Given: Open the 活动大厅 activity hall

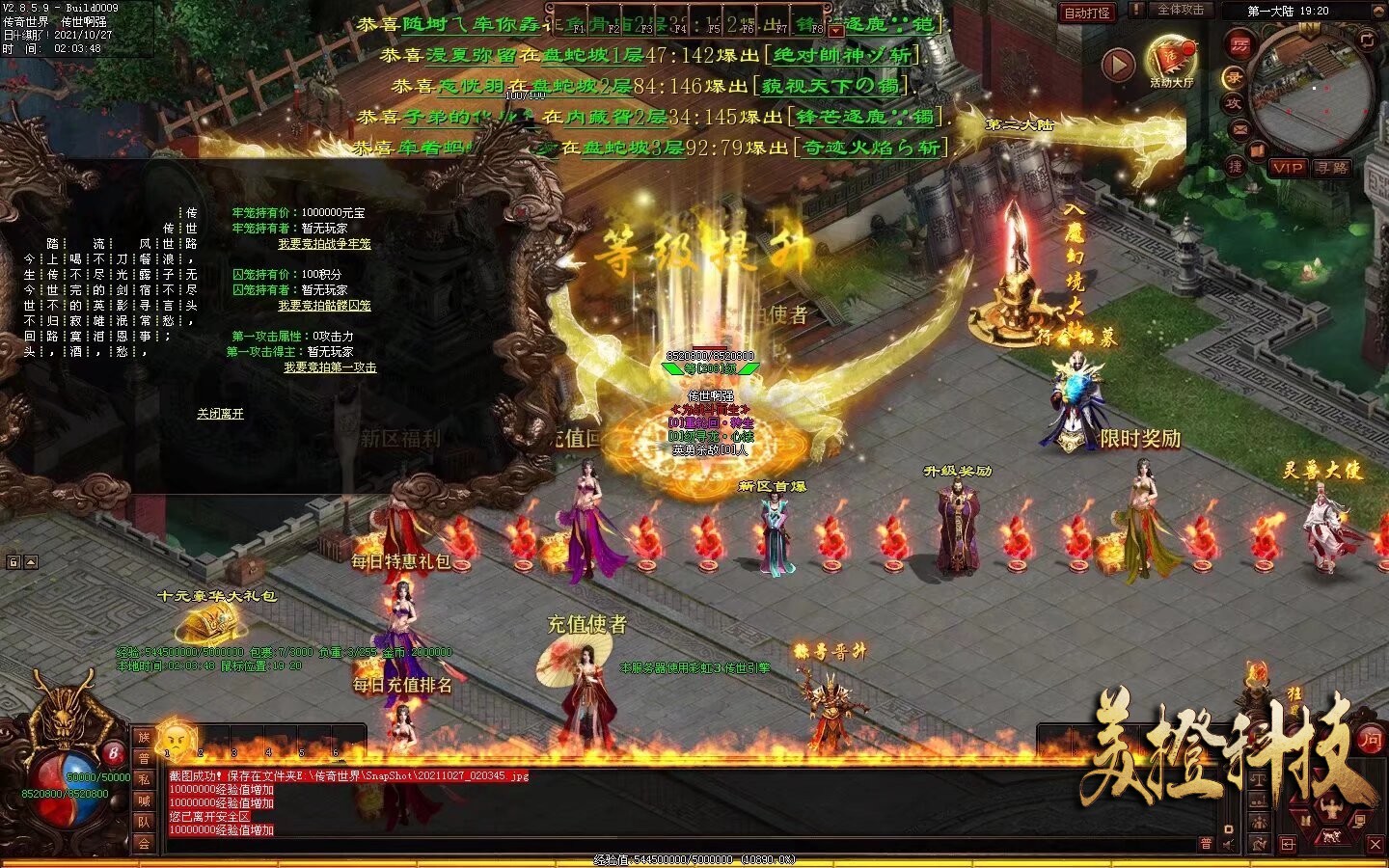Looking at the screenshot, I should tap(1171, 62).
